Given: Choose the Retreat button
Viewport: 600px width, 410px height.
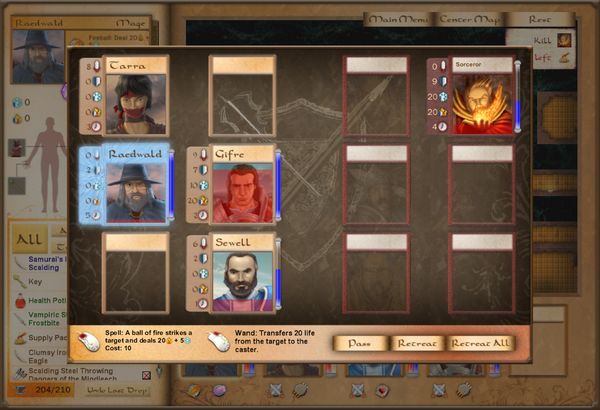Looking at the screenshot, I should coord(417,343).
